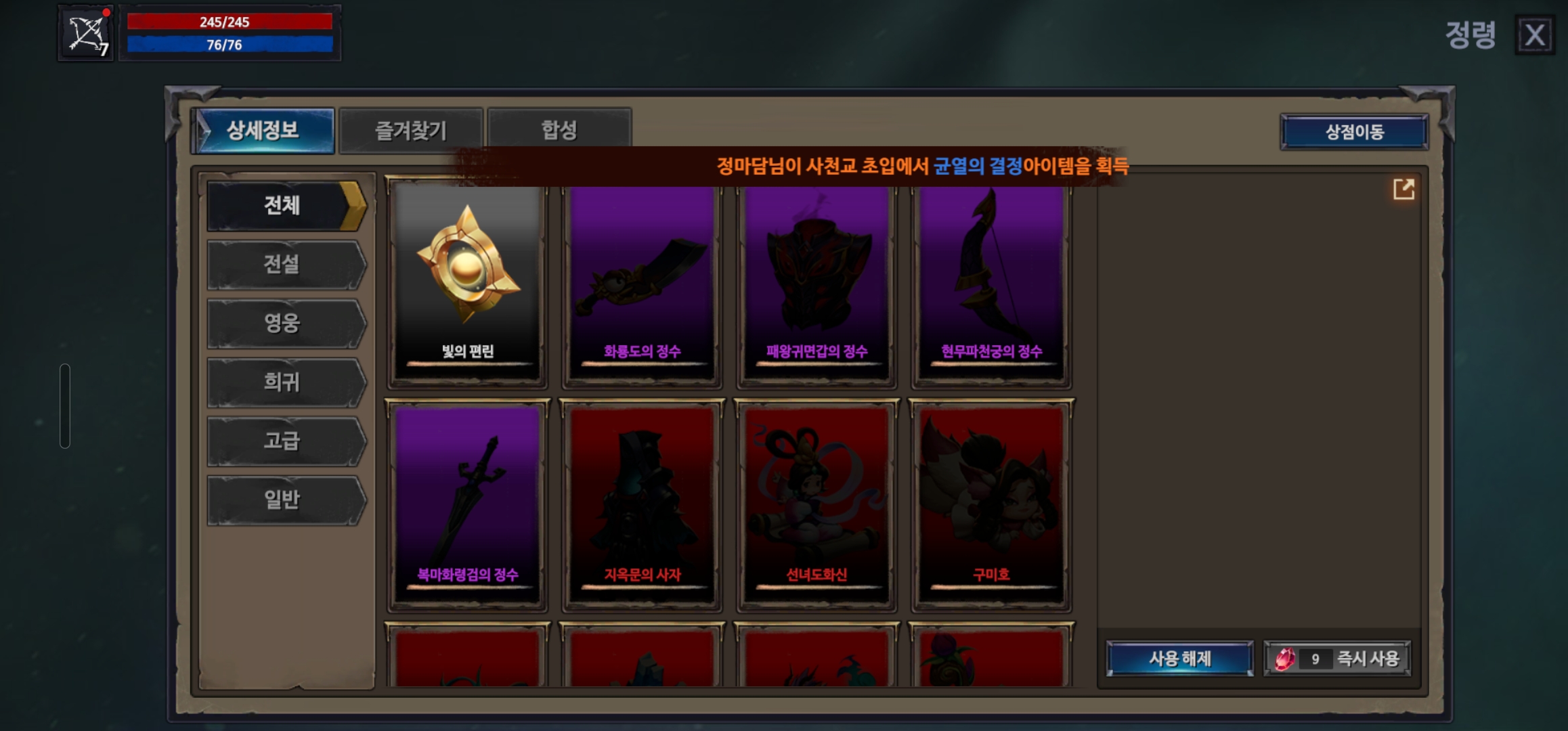Select the 전체 category filter
The width and height of the screenshot is (1568, 731).
click(284, 205)
